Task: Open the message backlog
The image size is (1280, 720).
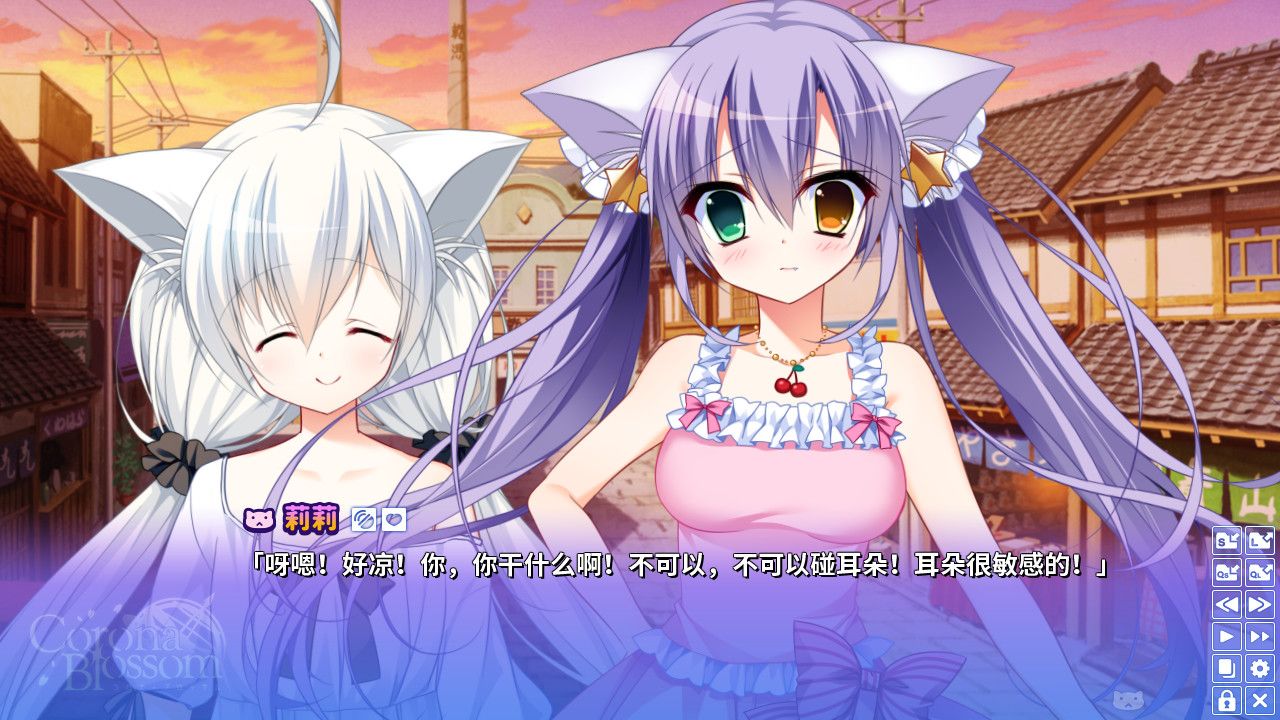Action: coord(1226,667)
